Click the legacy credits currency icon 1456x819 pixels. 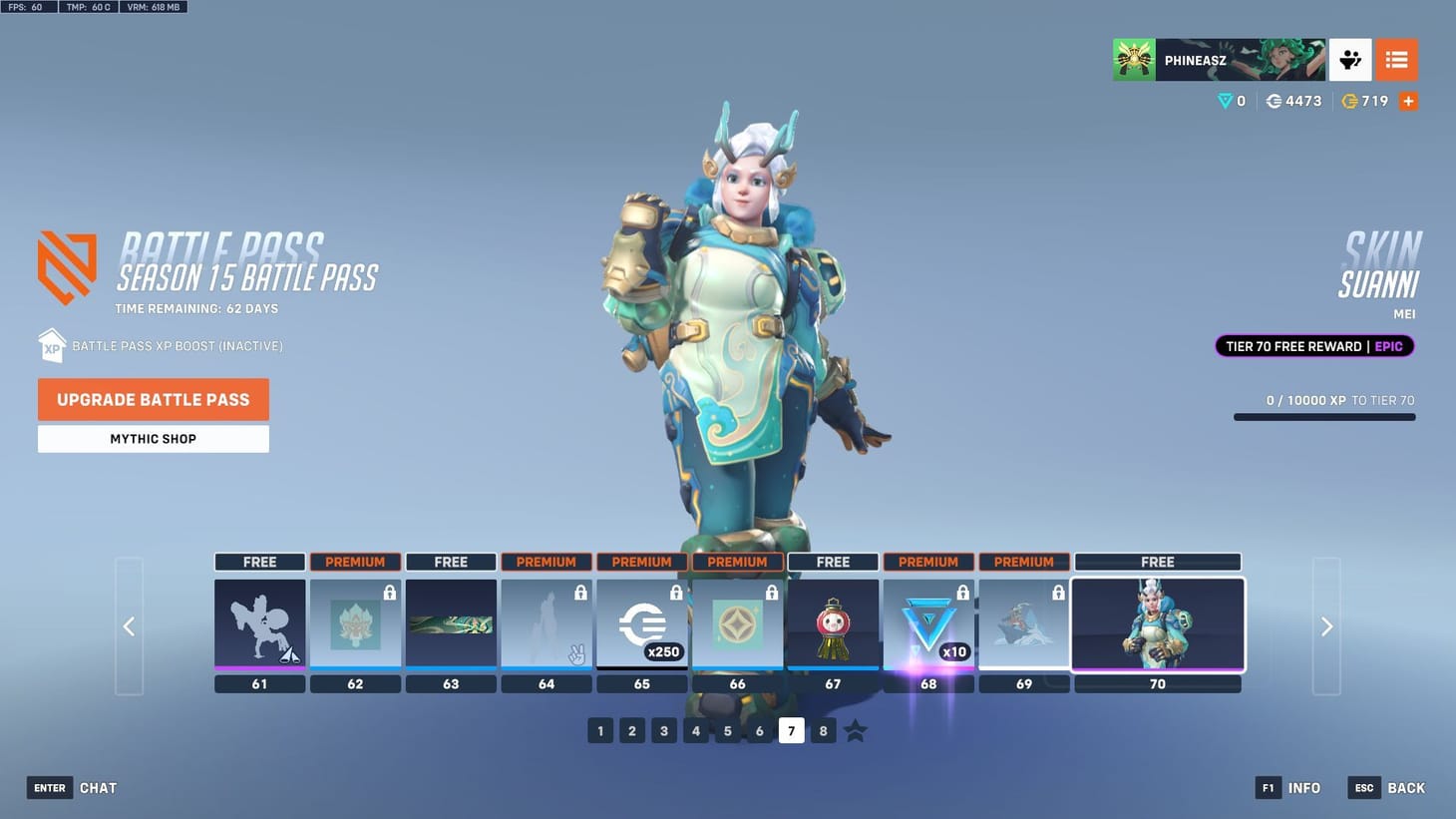(x=1350, y=101)
